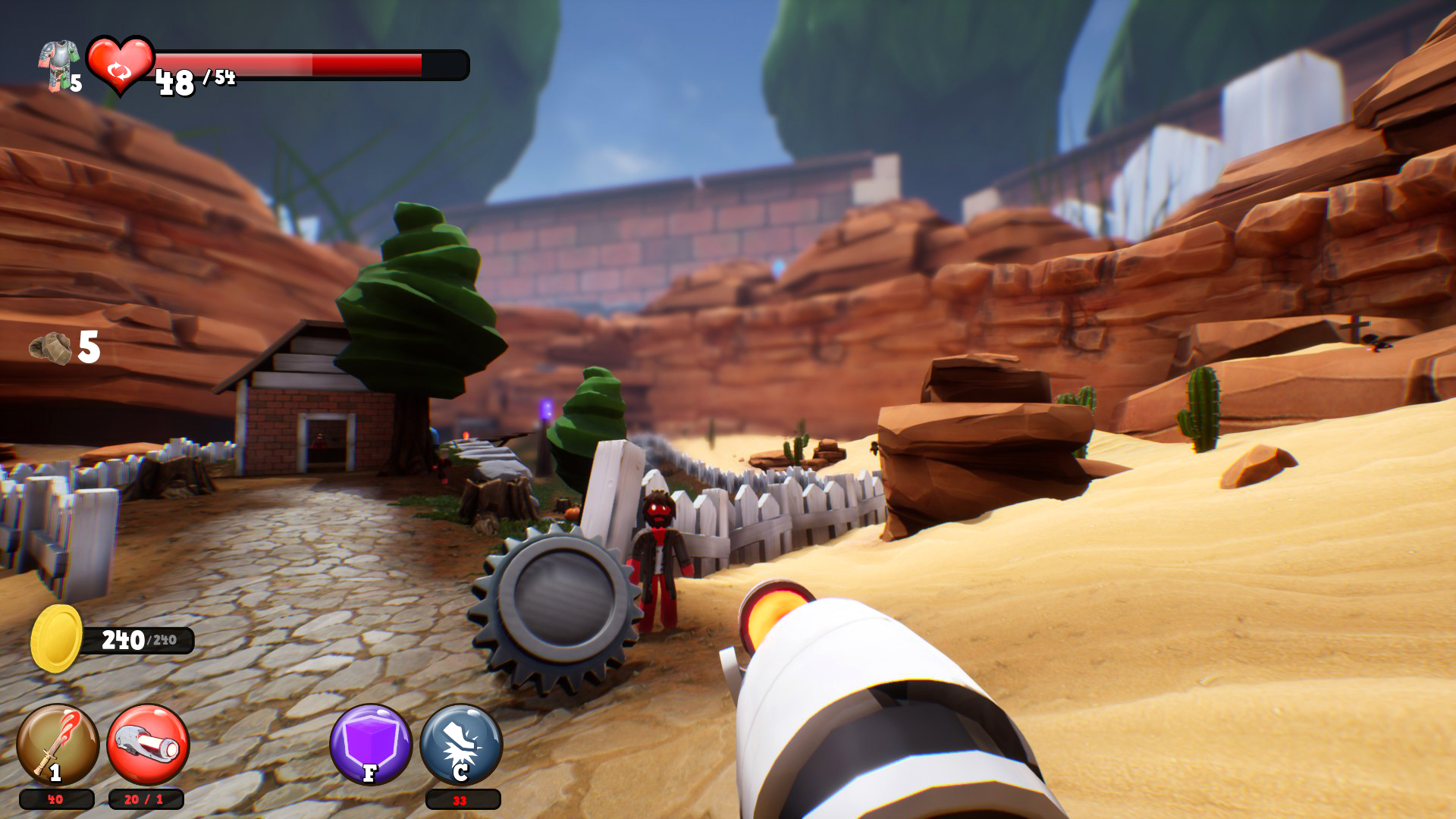Click the heart health icon
Viewport: 1456px width, 819px height.
point(120,64)
